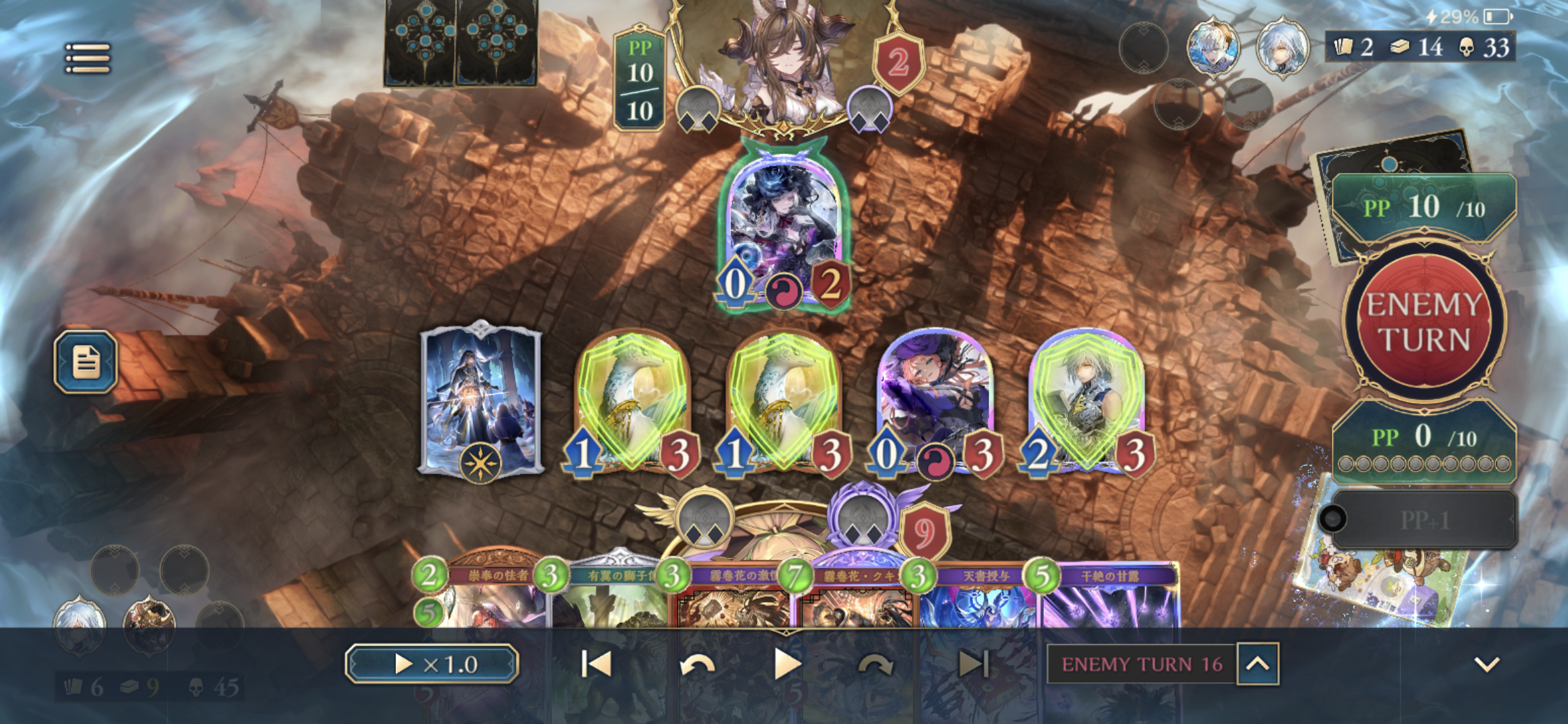Rewind one step in the replay
1568x724 pixels.
(697, 664)
